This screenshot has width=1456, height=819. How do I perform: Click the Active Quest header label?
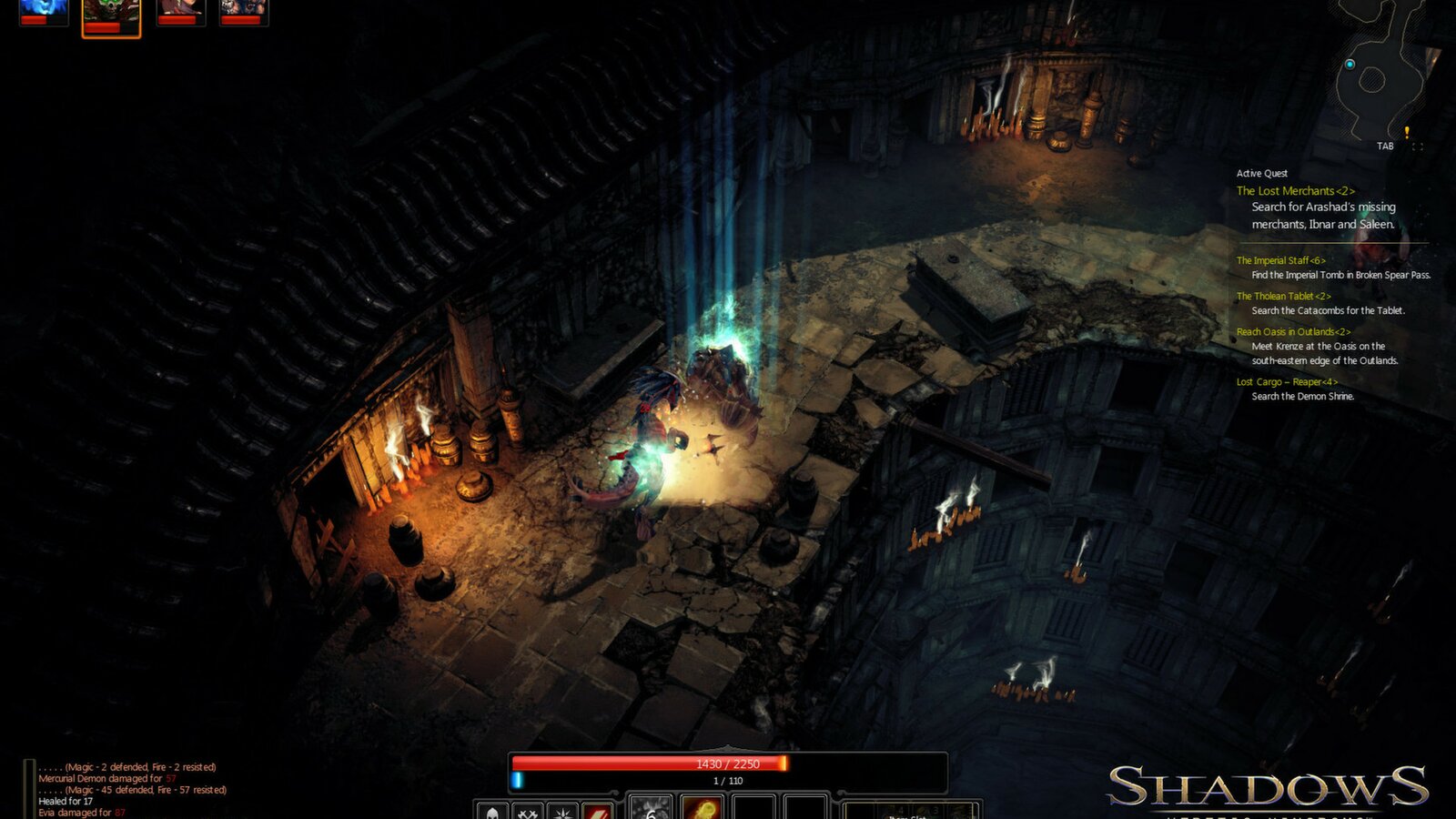pyautogui.click(x=1260, y=171)
